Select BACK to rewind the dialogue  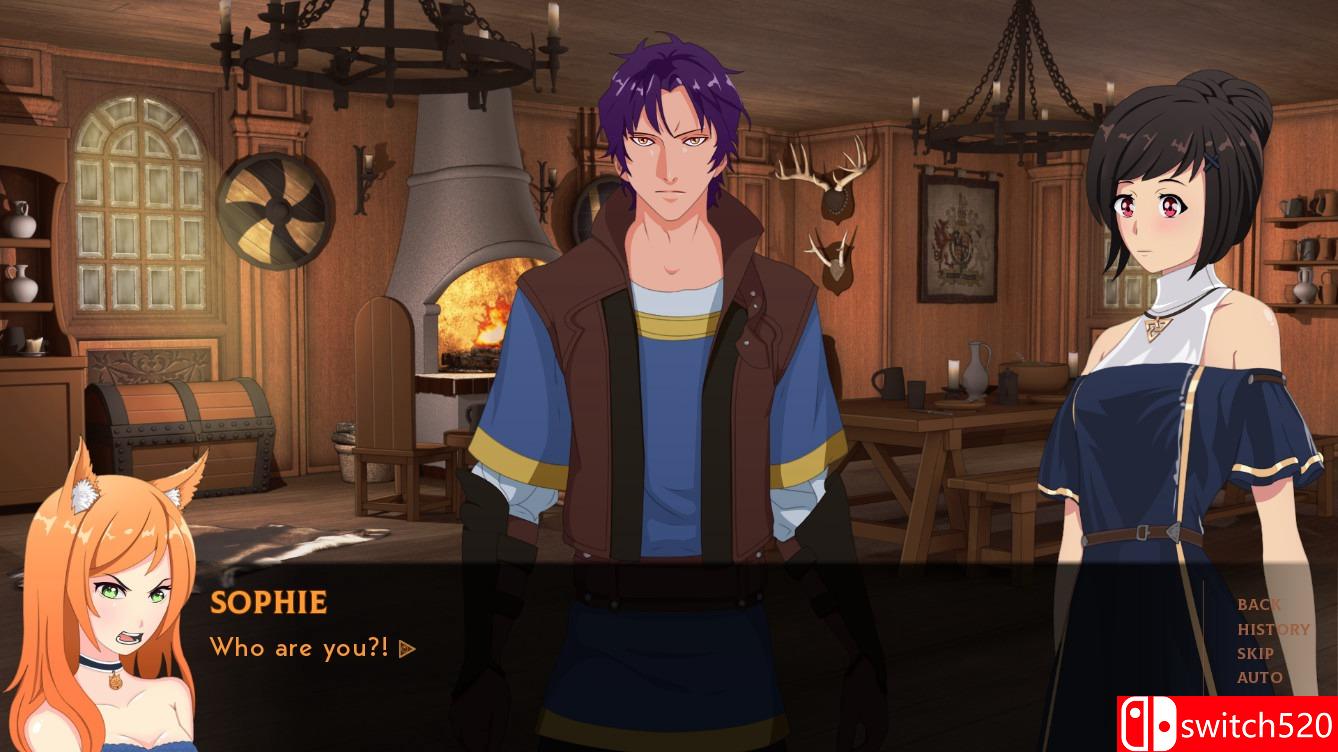[x=1259, y=604]
